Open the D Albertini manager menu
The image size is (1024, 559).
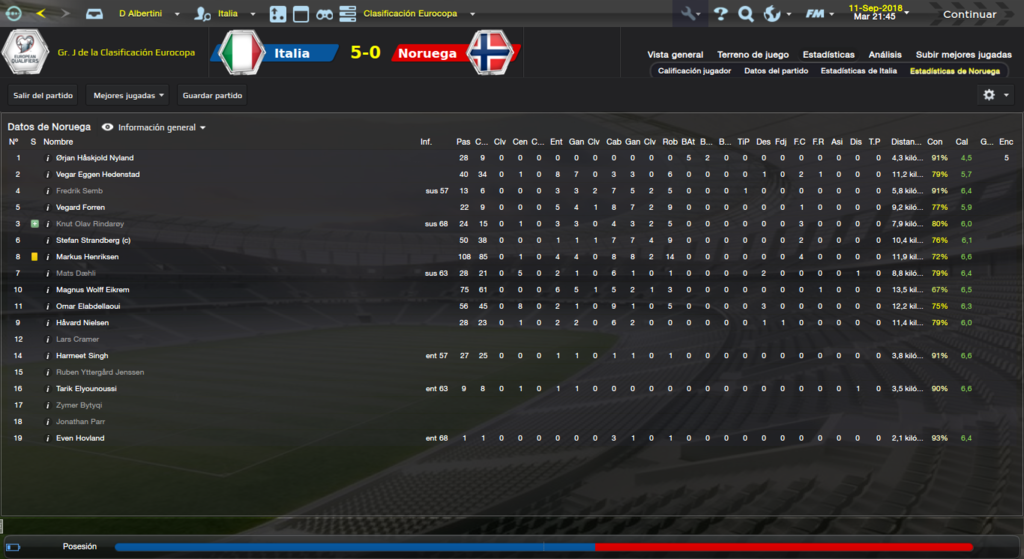[148, 14]
